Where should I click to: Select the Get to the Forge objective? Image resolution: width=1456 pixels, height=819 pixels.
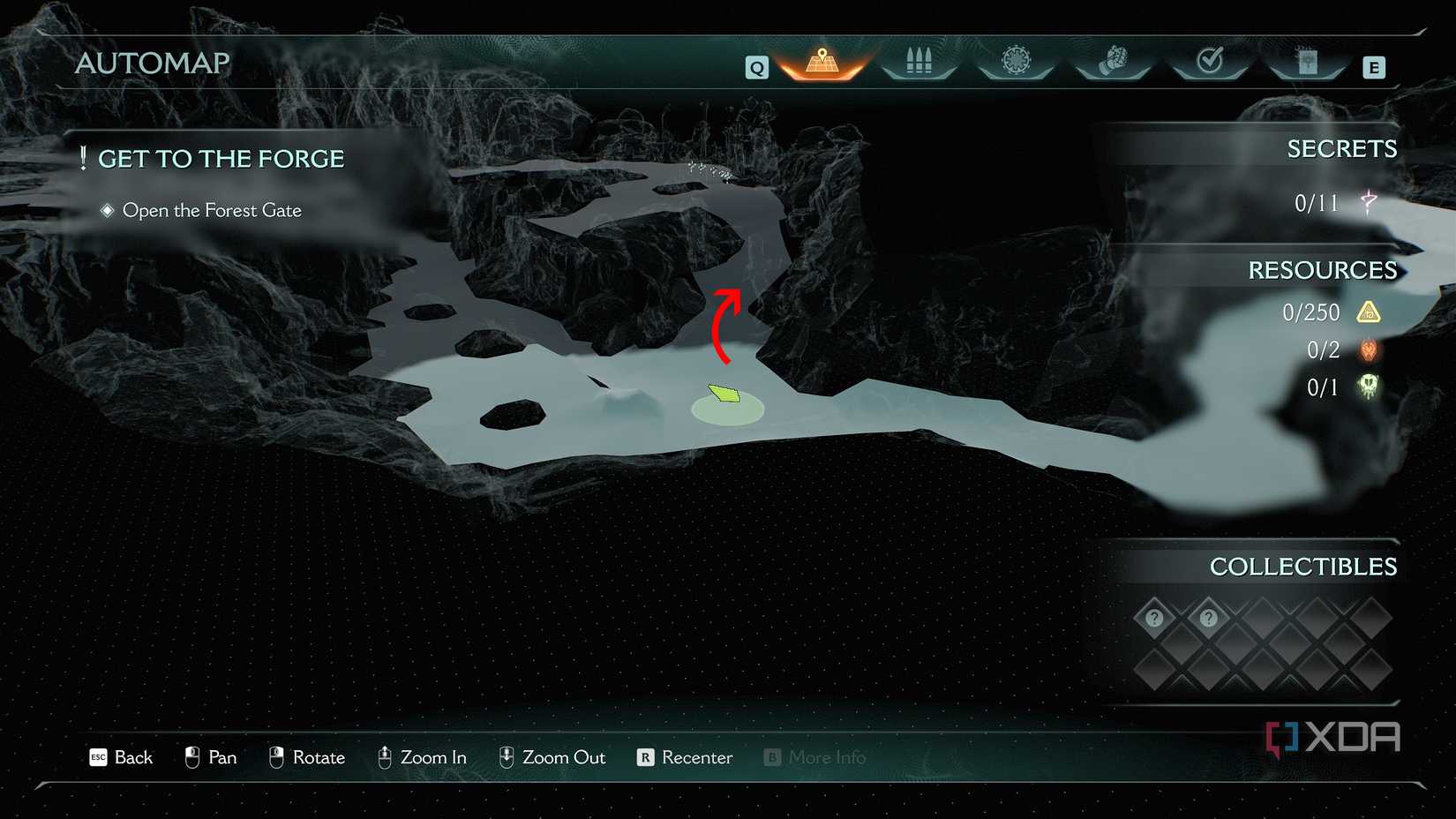coord(221,159)
